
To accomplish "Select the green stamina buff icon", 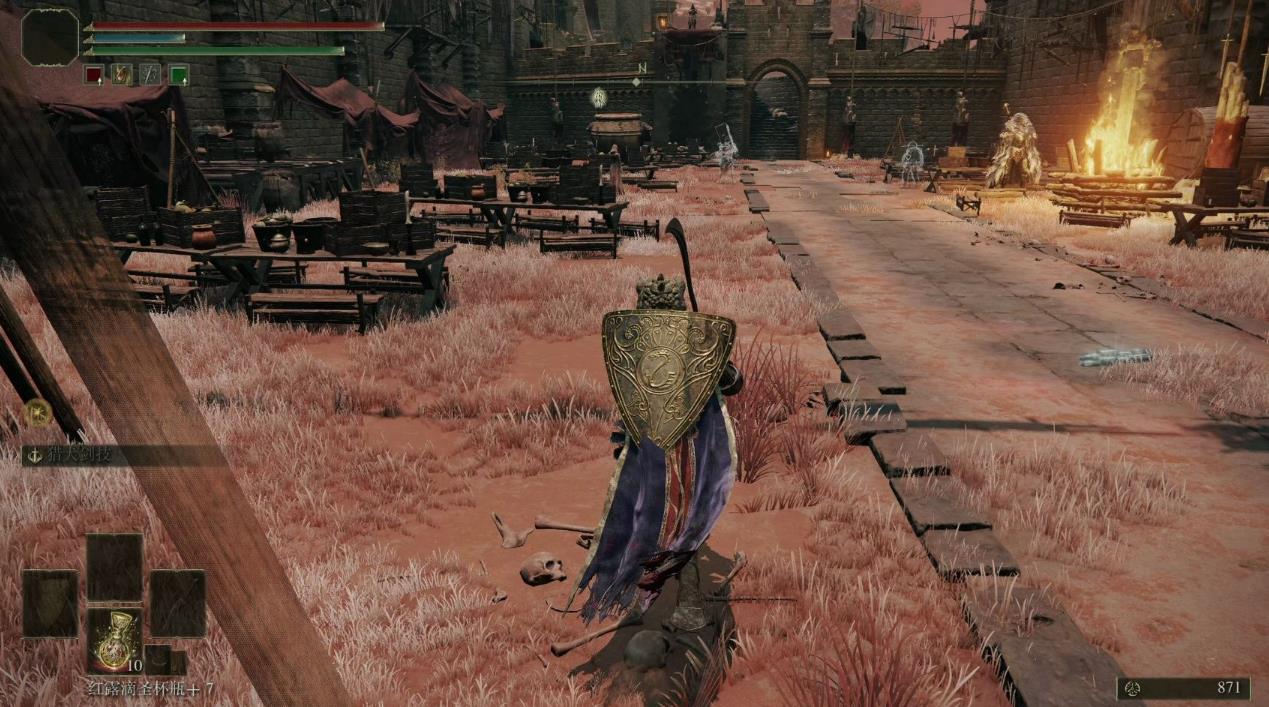I will (x=179, y=73).
